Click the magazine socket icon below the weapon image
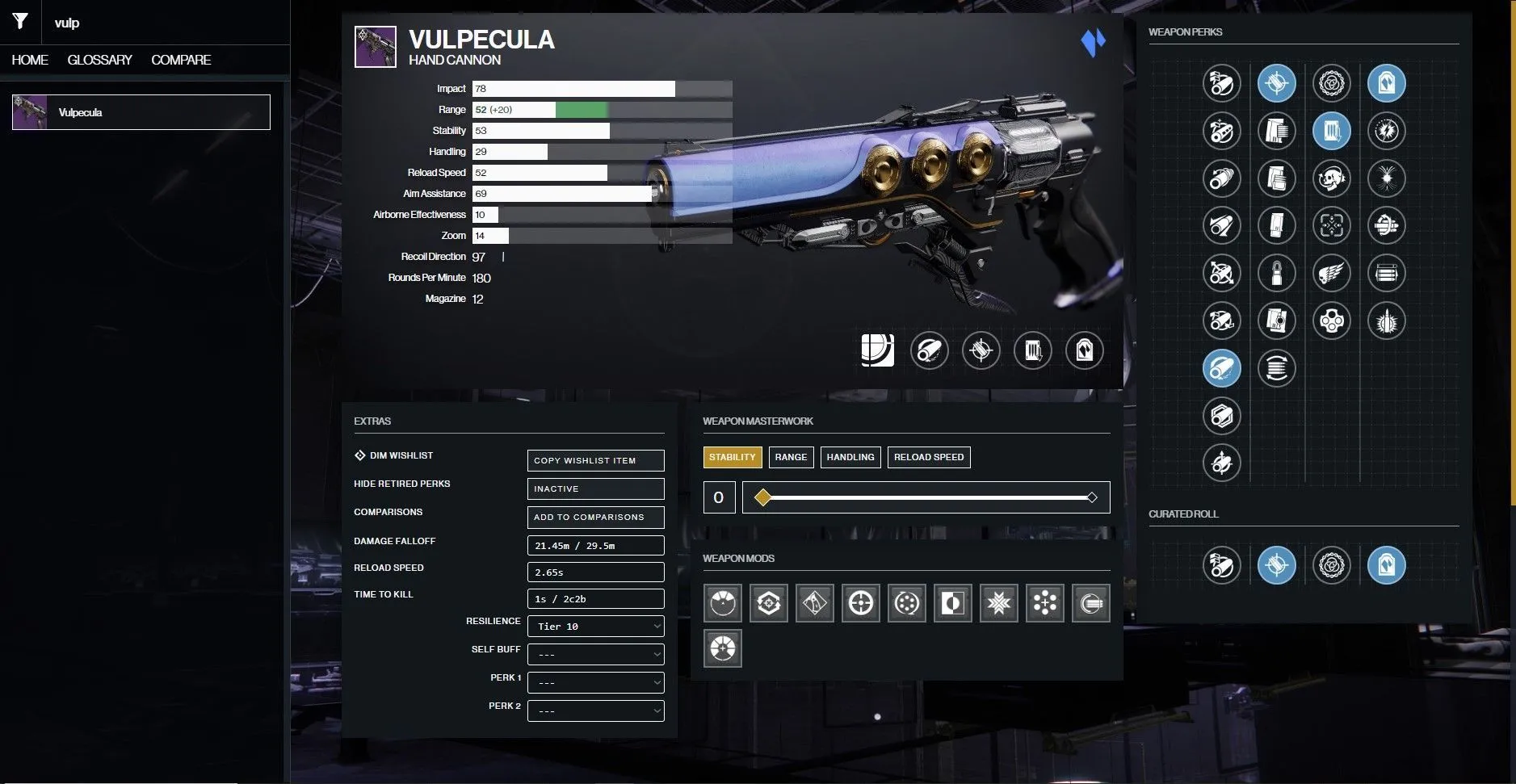 tap(1033, 350)
